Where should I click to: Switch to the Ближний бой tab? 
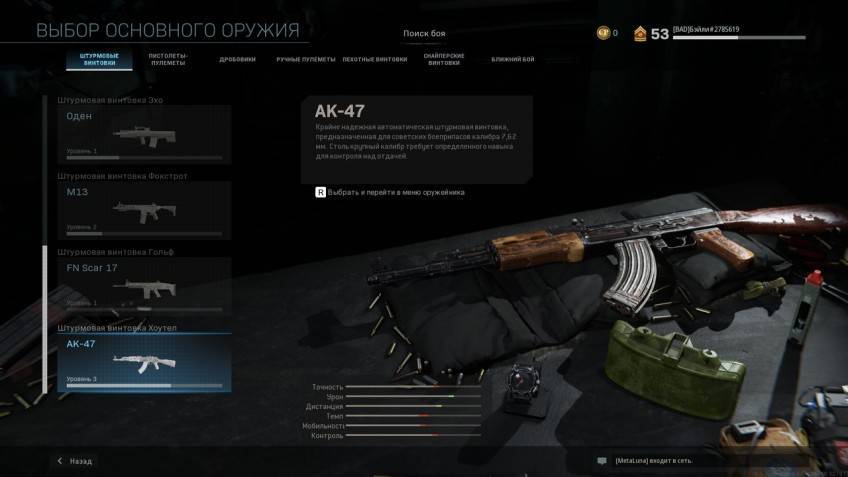pos(513,59)
